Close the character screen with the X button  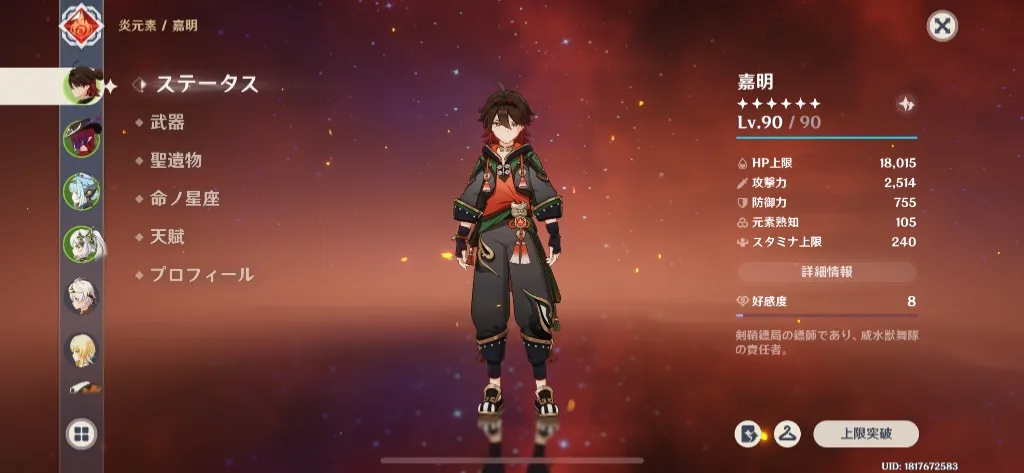click(942, 26)
